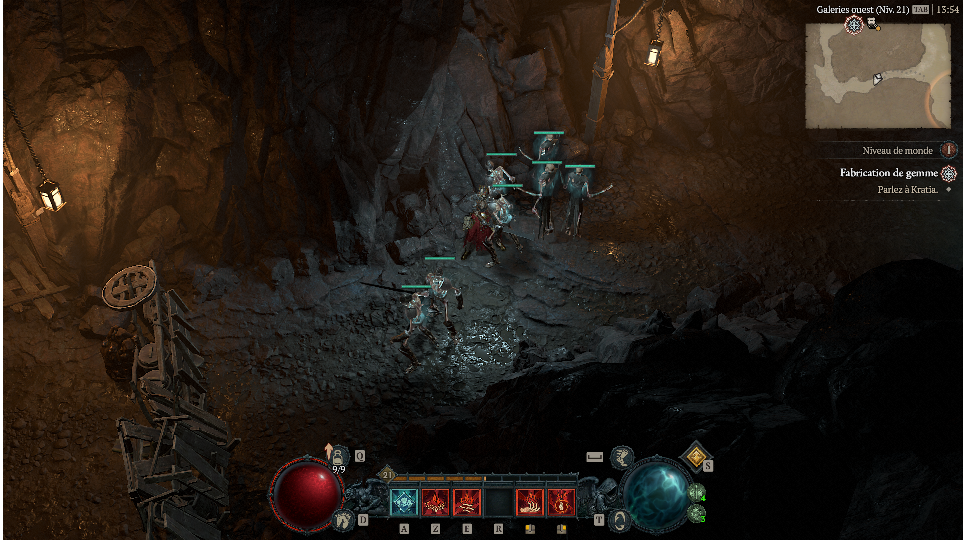This screenshot has width=963, height=542.
Task: Select the empty fourth skill slot
Action: point(498,502)
